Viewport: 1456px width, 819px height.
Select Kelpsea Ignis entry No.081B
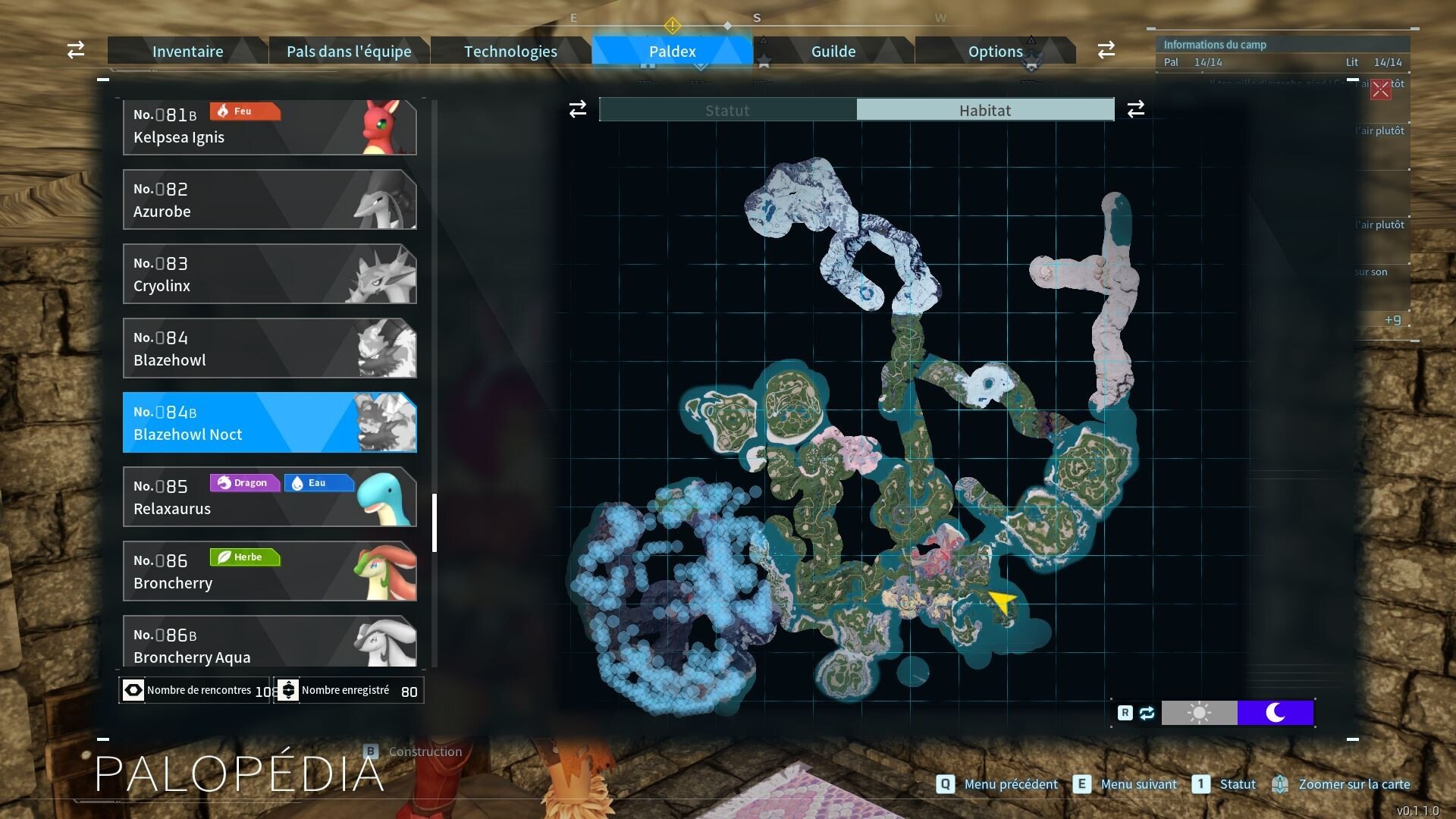pyautogui.click(x=269, y=127)
